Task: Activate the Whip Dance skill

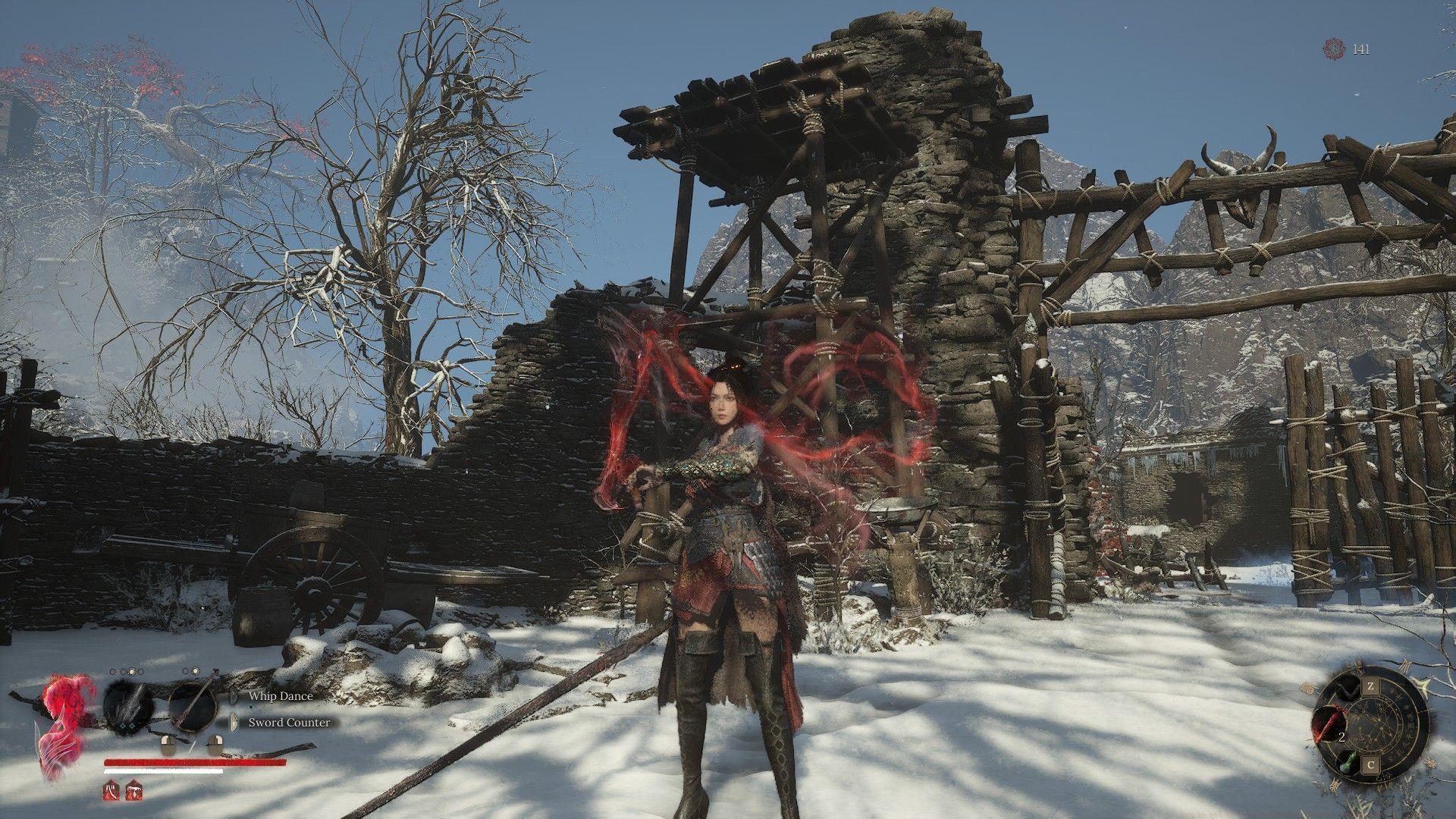Action: 280,695
